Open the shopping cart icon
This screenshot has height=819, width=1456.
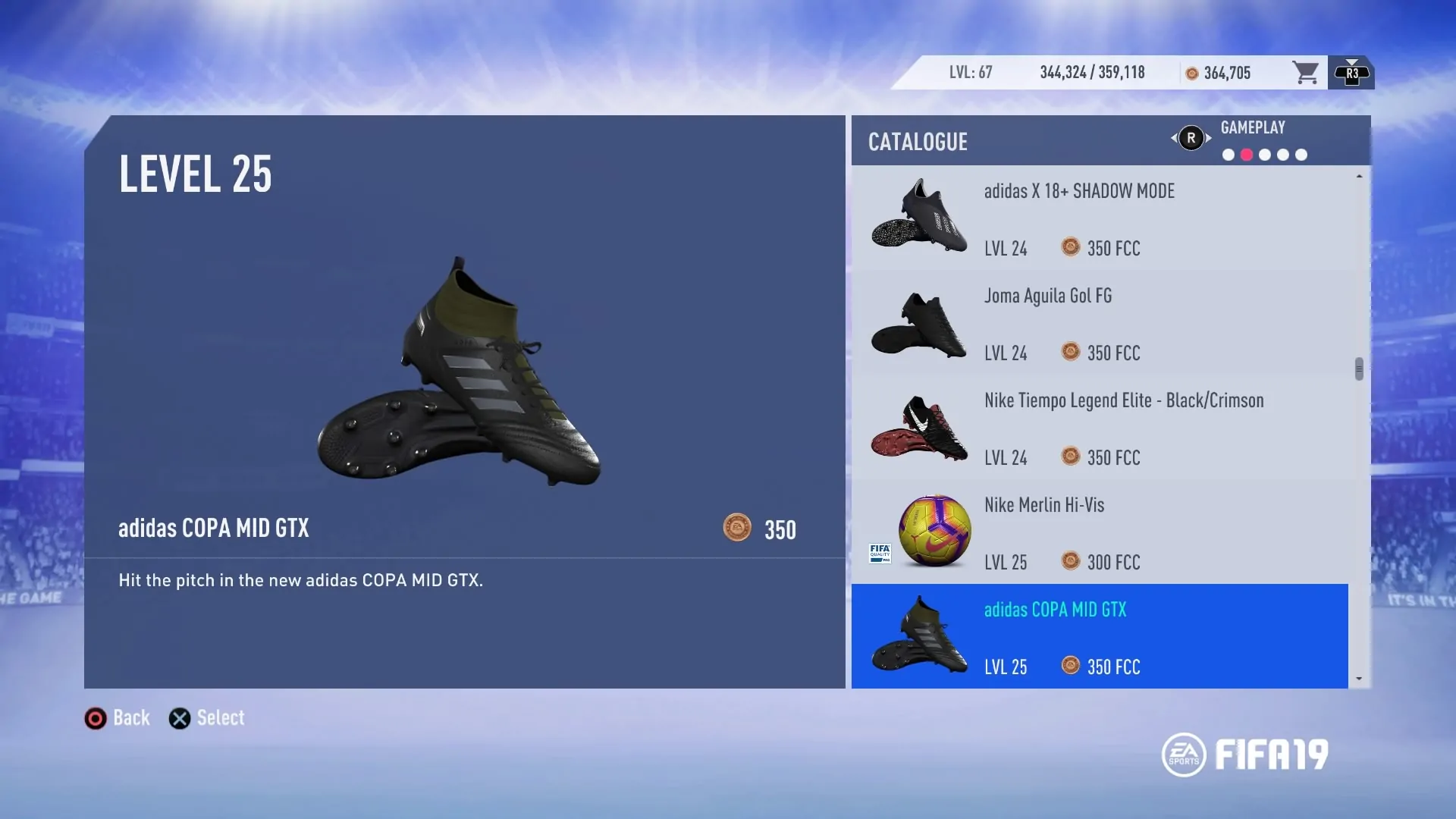pos(1305,72)
